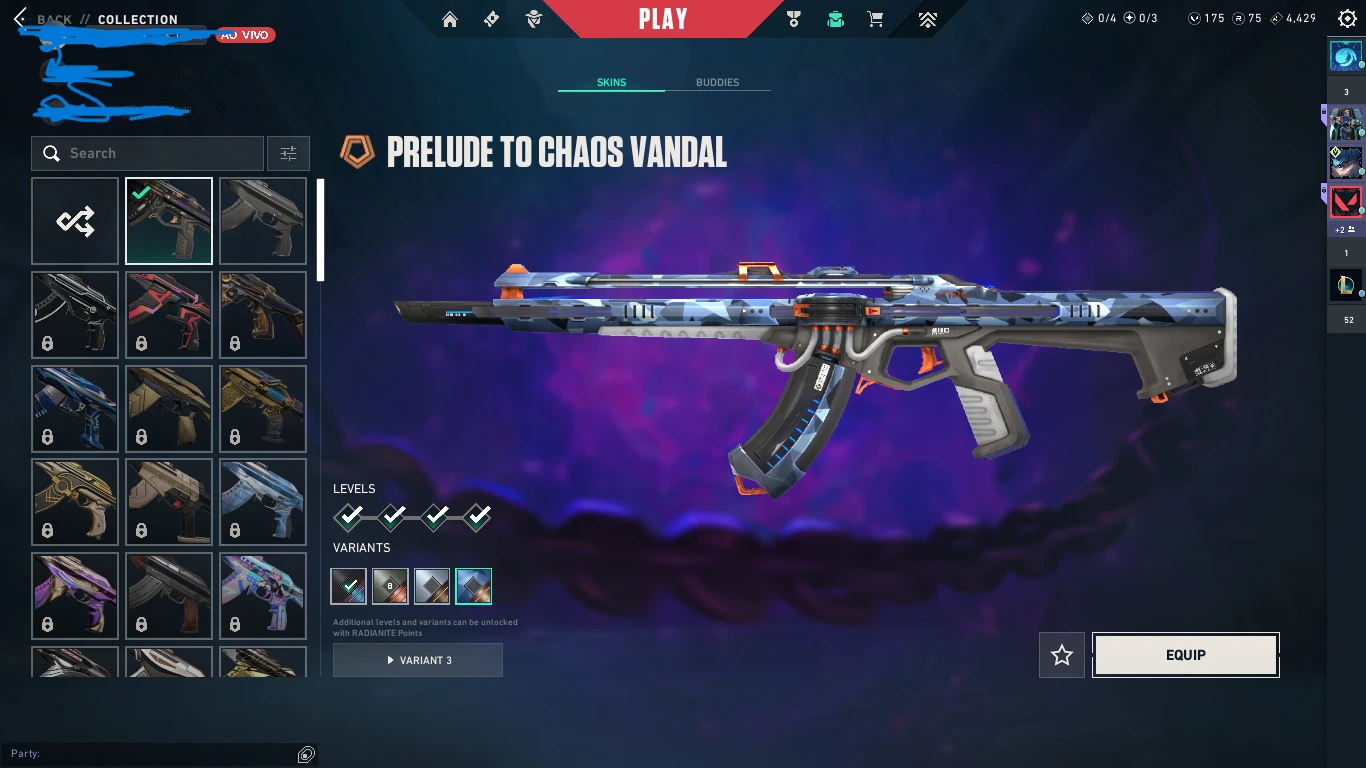Select the red Valorant logo friend entry
The image size is (1366, 768).
point(1346,203)
